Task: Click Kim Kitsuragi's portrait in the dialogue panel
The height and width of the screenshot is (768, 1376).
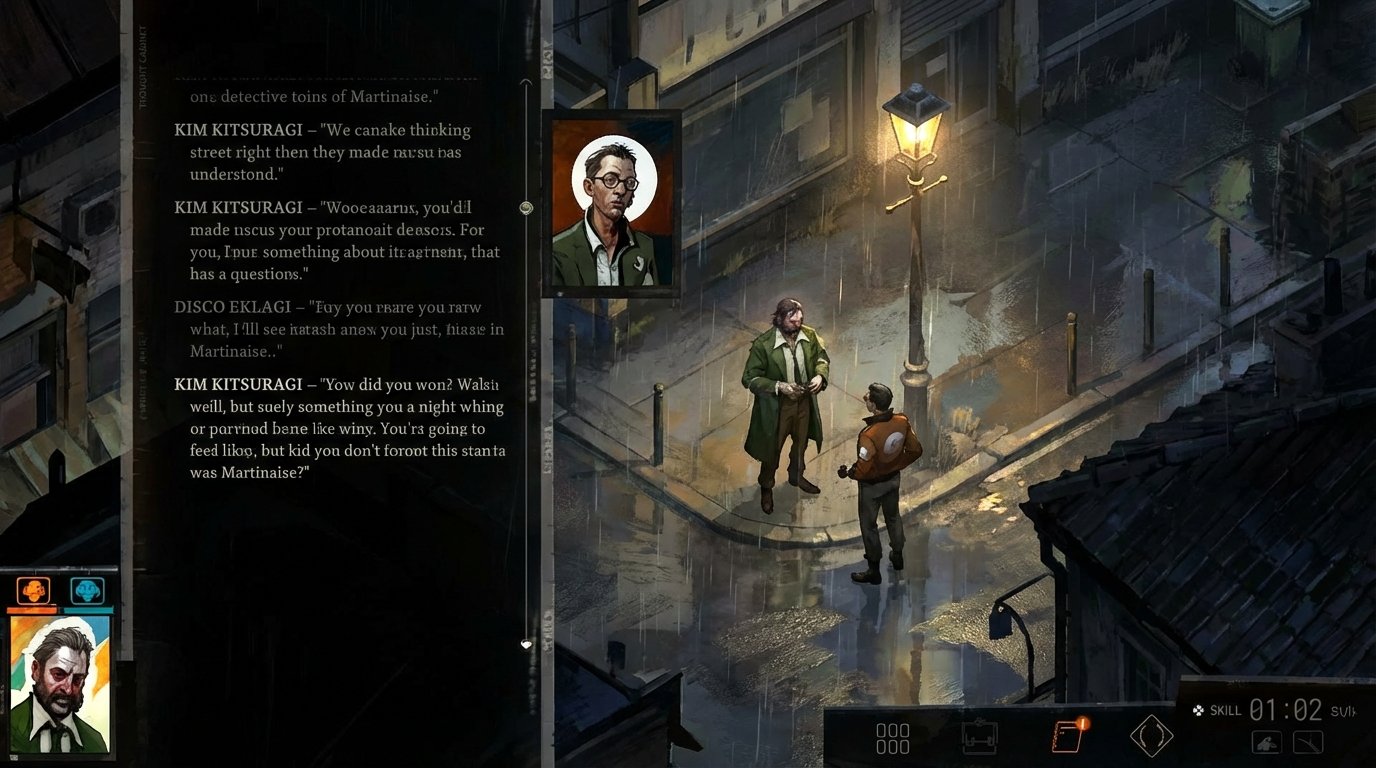Action: point(612,200)
